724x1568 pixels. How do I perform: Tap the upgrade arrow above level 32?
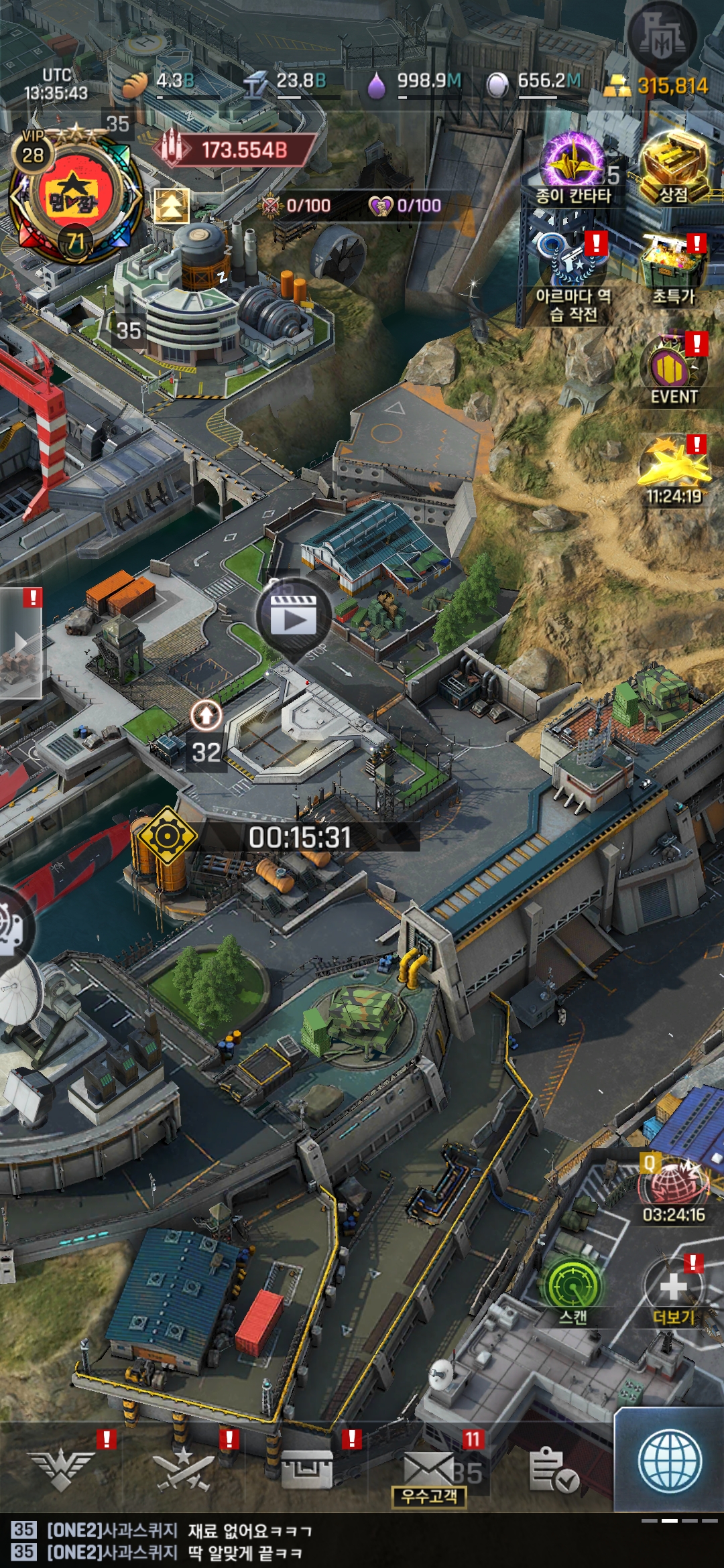(x=206, y=715)
